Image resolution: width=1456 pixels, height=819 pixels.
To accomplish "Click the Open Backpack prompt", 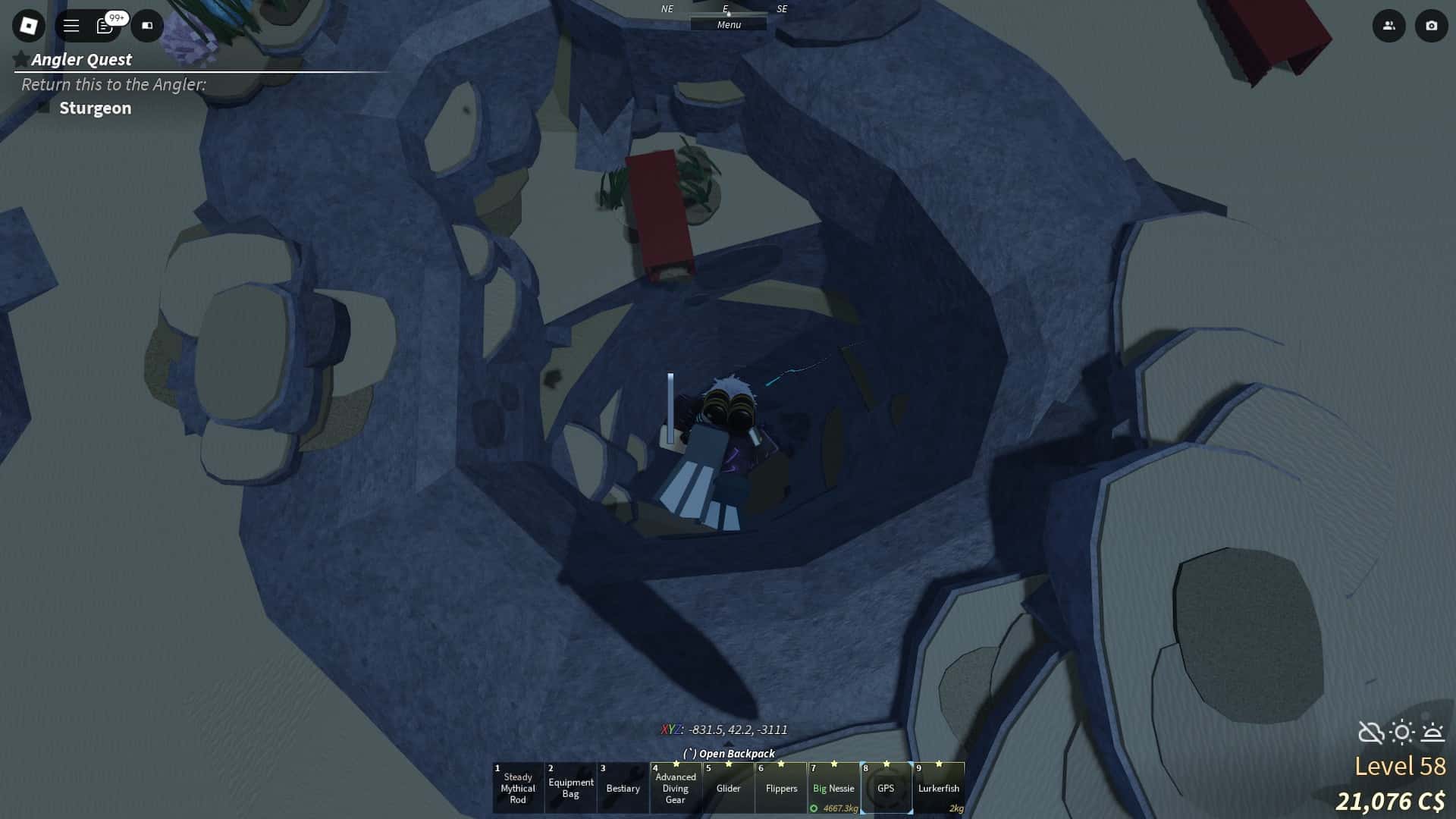I will pos(729,754).
